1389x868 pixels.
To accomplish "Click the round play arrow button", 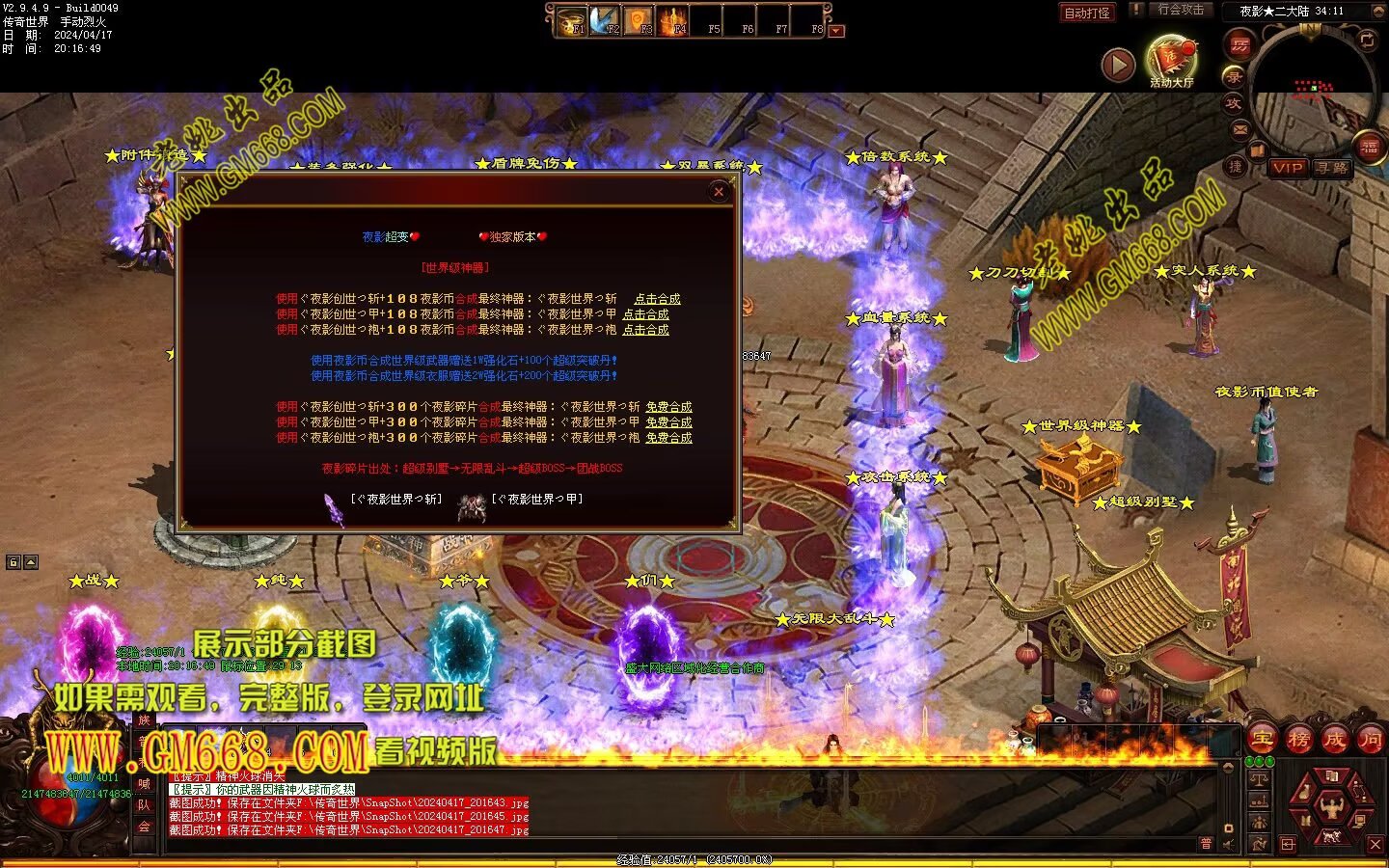I will point(1118,65).
